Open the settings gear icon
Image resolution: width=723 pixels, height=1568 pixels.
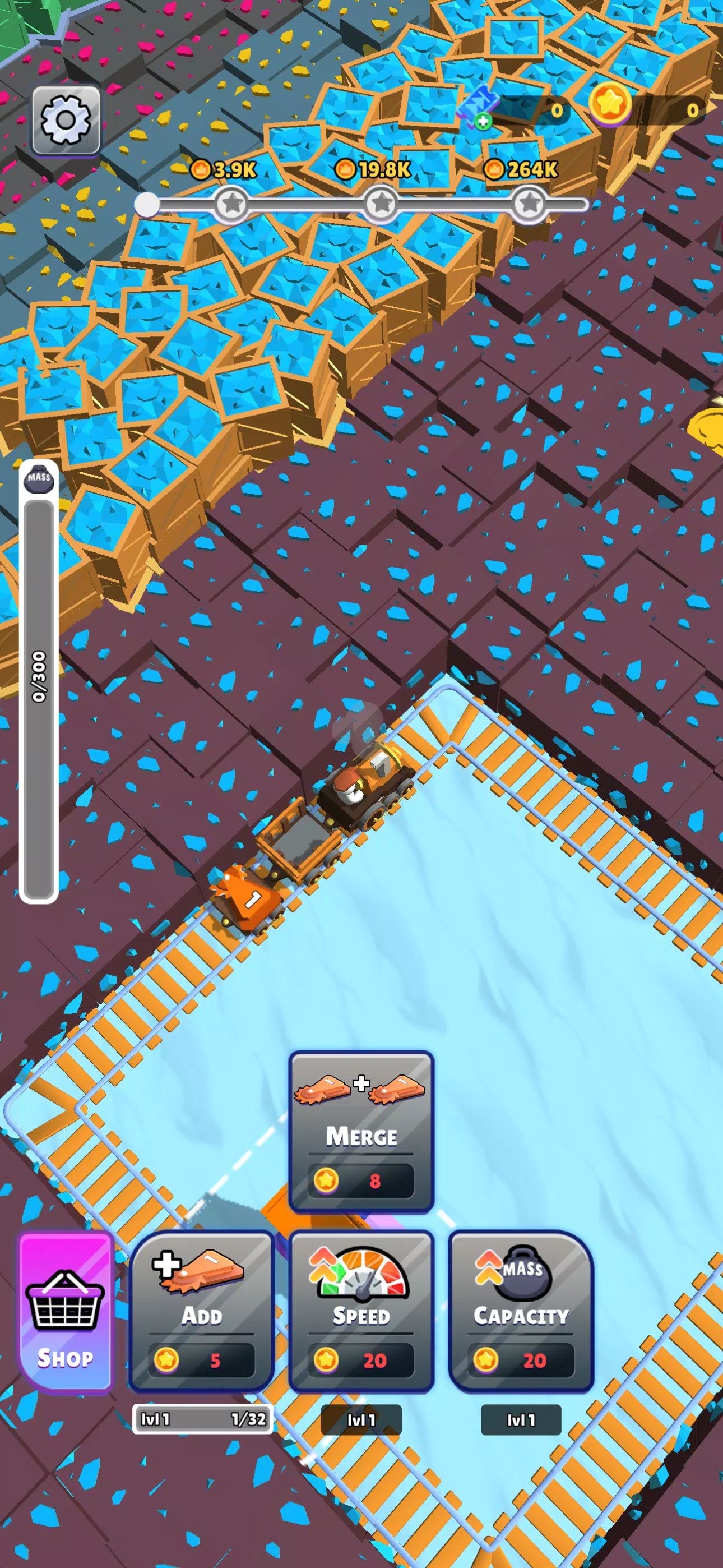(x=67, y=120)
